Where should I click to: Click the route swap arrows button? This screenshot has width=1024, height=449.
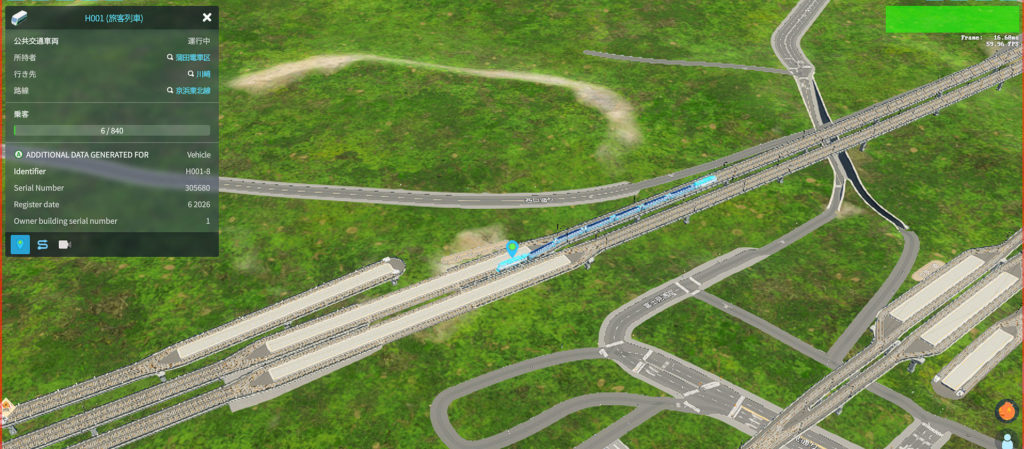click(x=43, y=244)
